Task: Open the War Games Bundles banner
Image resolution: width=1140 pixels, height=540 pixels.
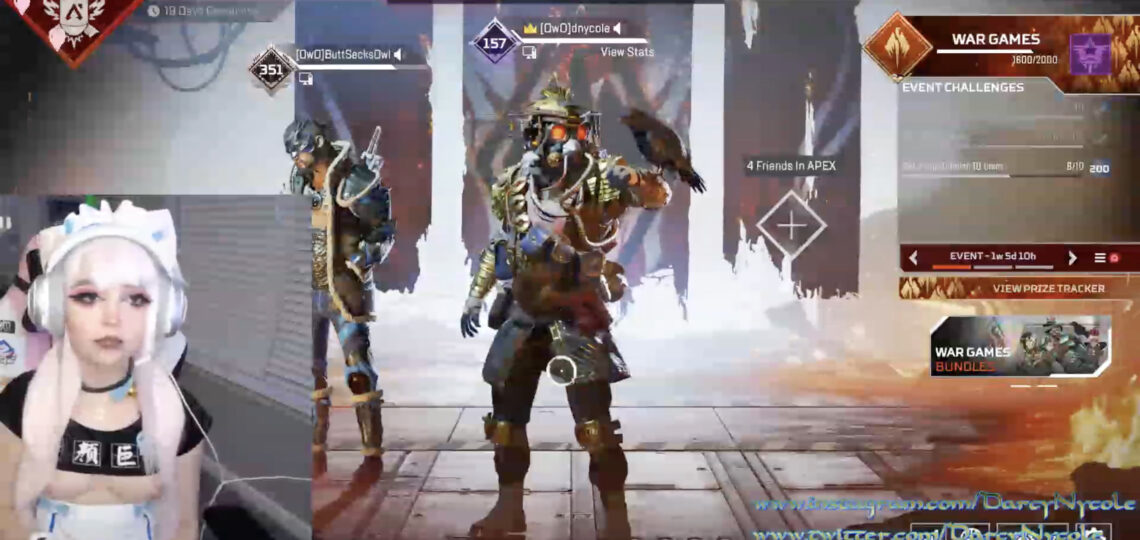Action: coord(1019,347)
